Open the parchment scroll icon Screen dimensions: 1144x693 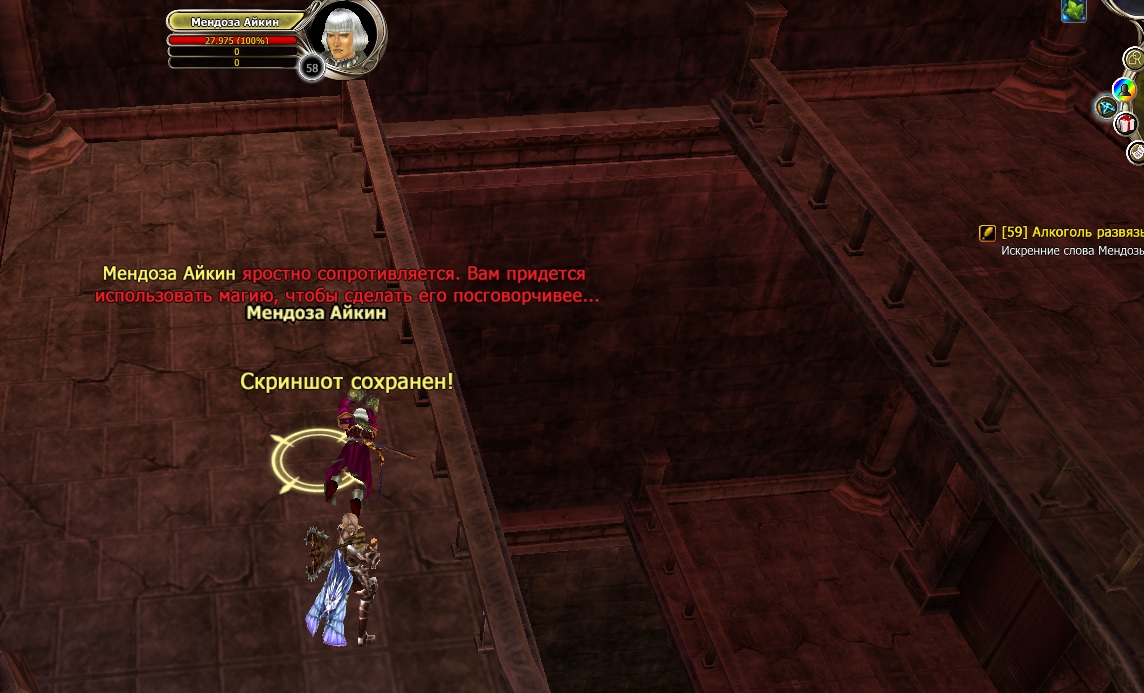(1137, 152)
